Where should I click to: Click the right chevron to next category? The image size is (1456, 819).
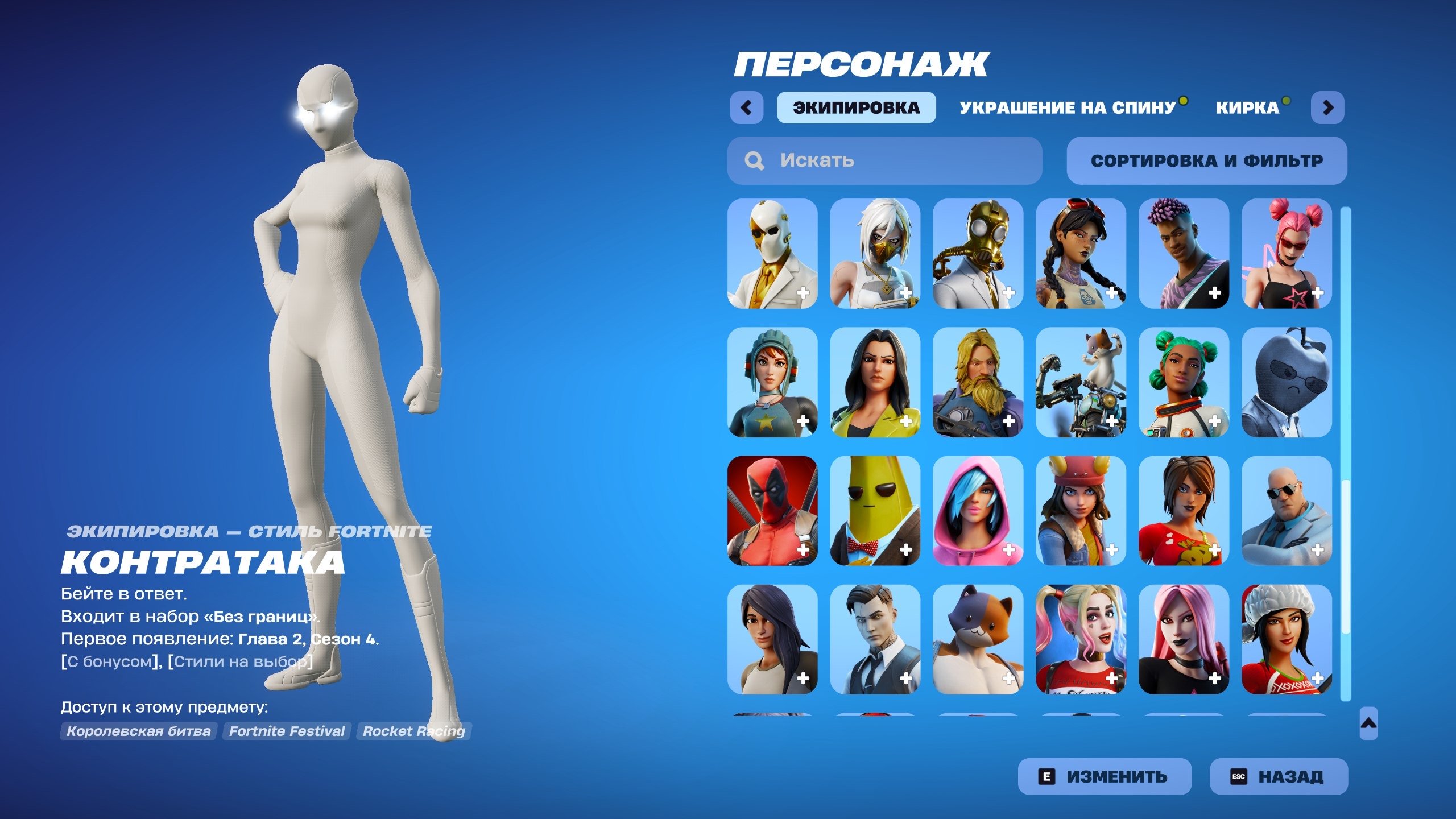[x=1327, y=106]
